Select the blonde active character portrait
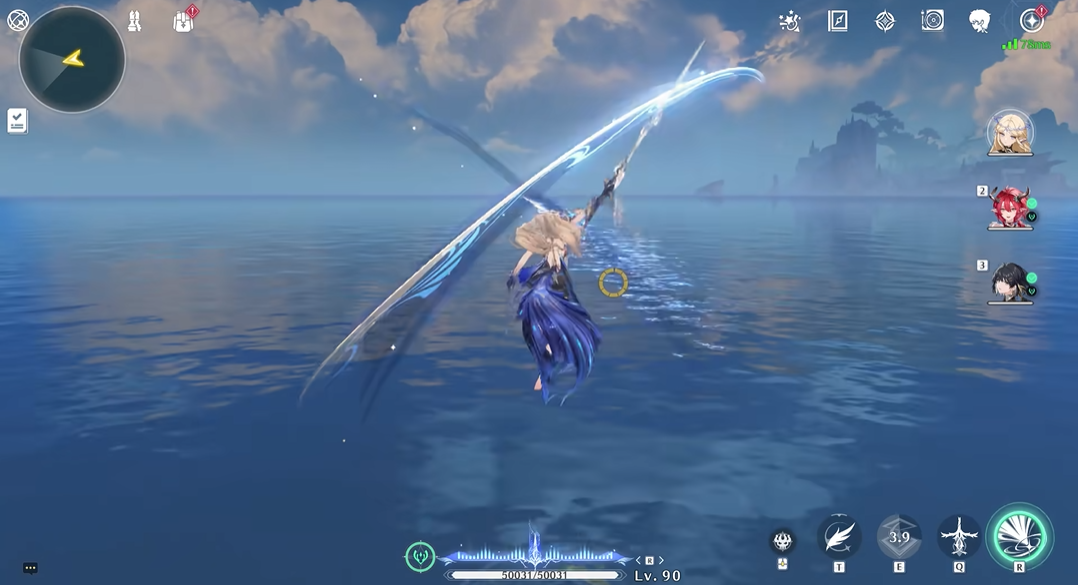This screenshot has width=1078, height=585. coord(1010,134)
